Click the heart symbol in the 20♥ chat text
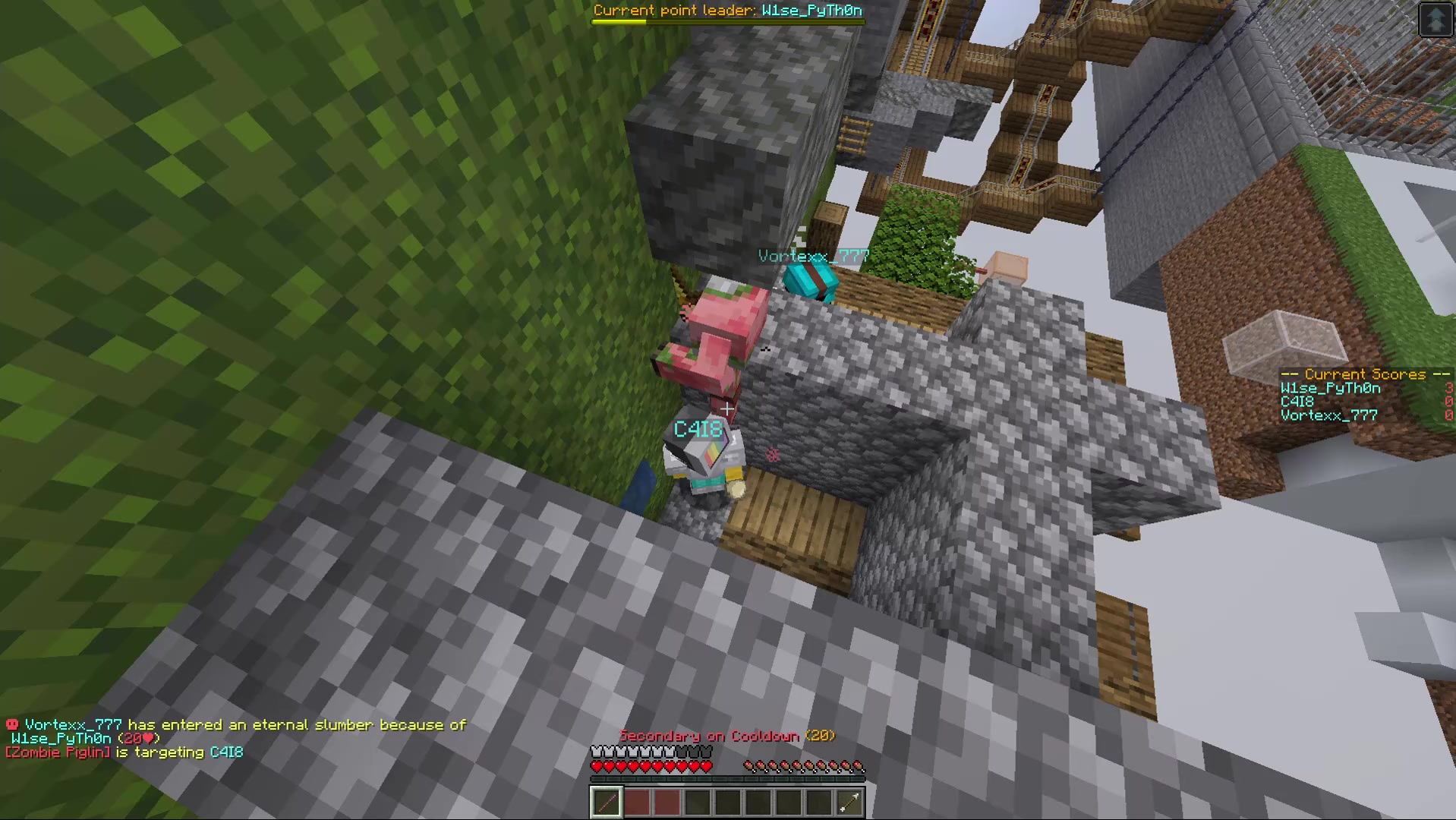 [149, 737]
